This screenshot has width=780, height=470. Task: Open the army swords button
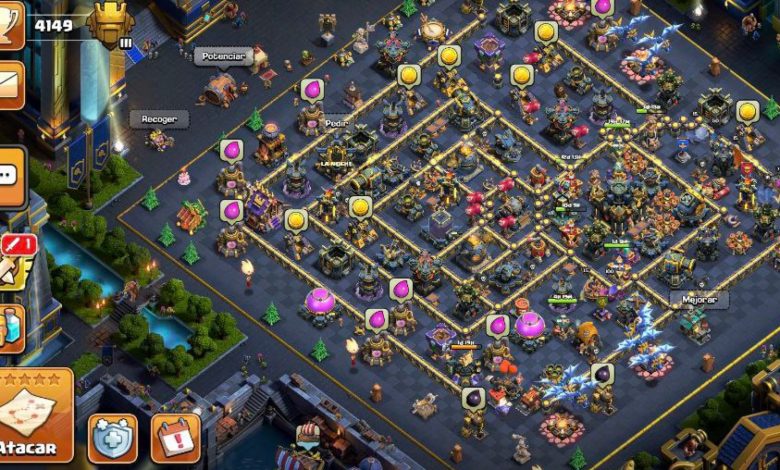[x=12, y=259]
